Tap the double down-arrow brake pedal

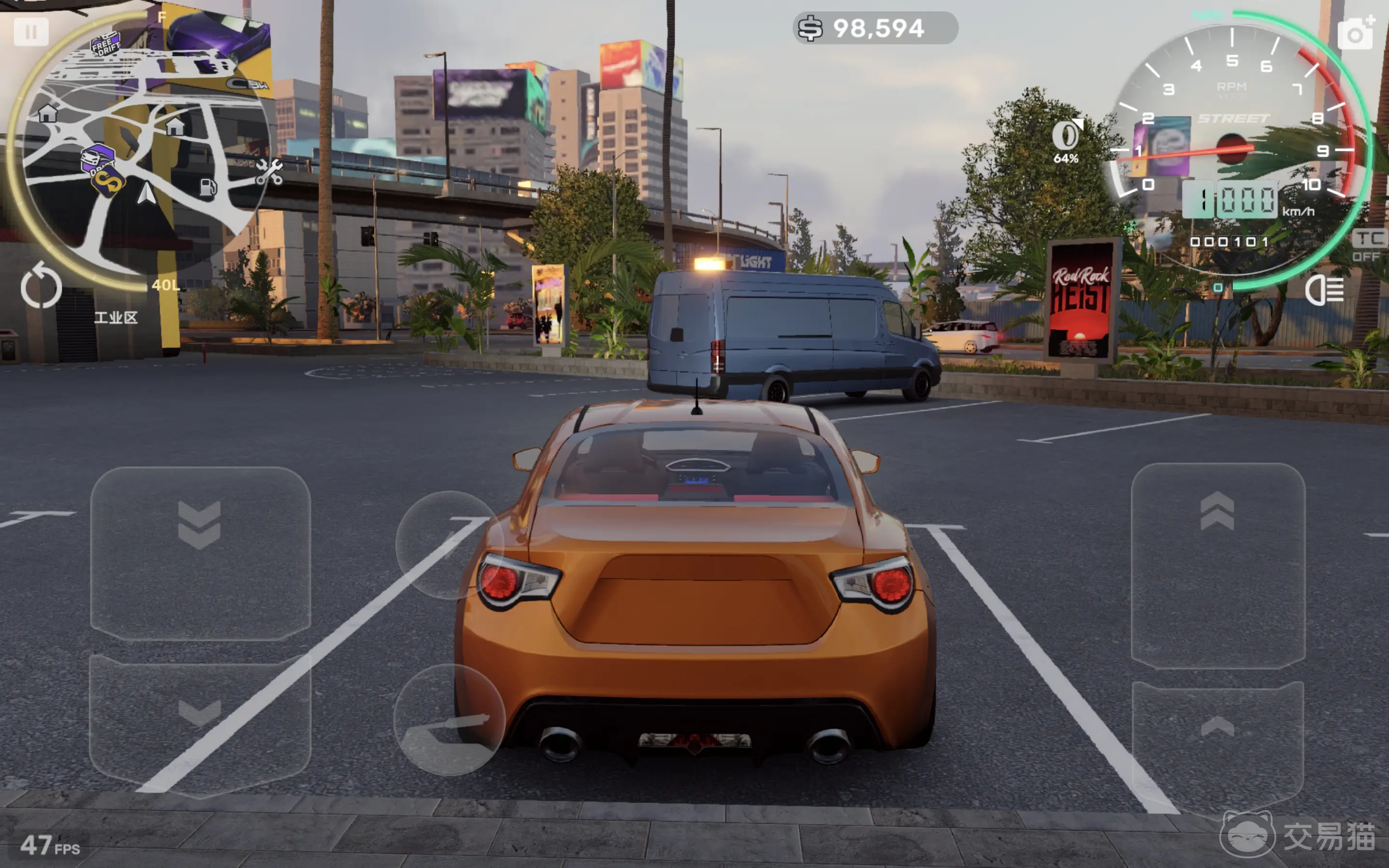pyautogui.click(x=200, y=554)
